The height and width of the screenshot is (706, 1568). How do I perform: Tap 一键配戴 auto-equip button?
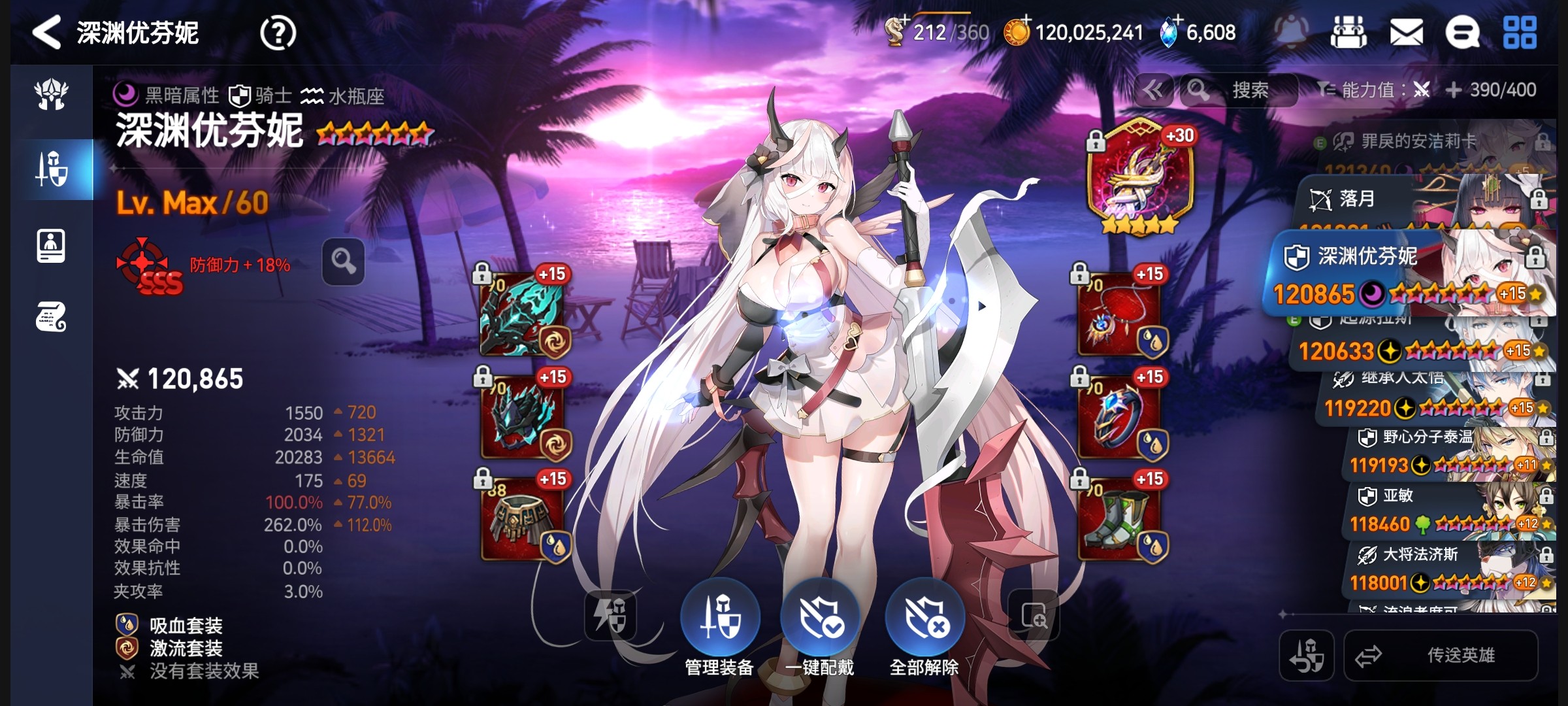pos(821,618)
